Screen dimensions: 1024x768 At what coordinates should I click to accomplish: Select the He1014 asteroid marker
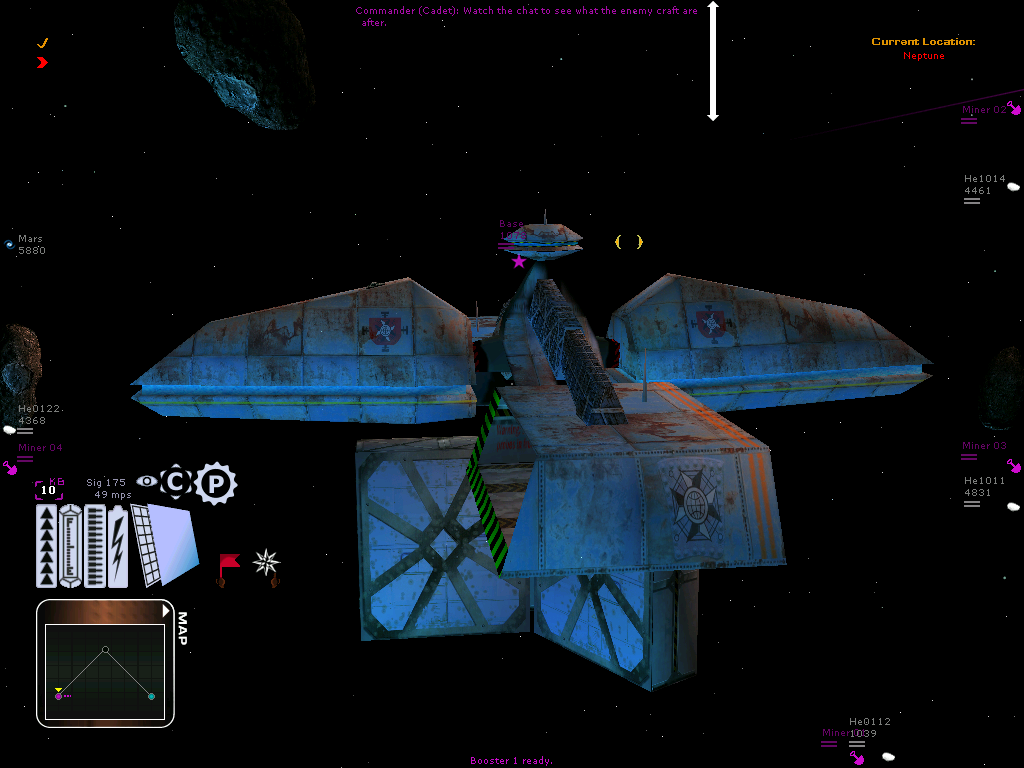point(1013,186)
